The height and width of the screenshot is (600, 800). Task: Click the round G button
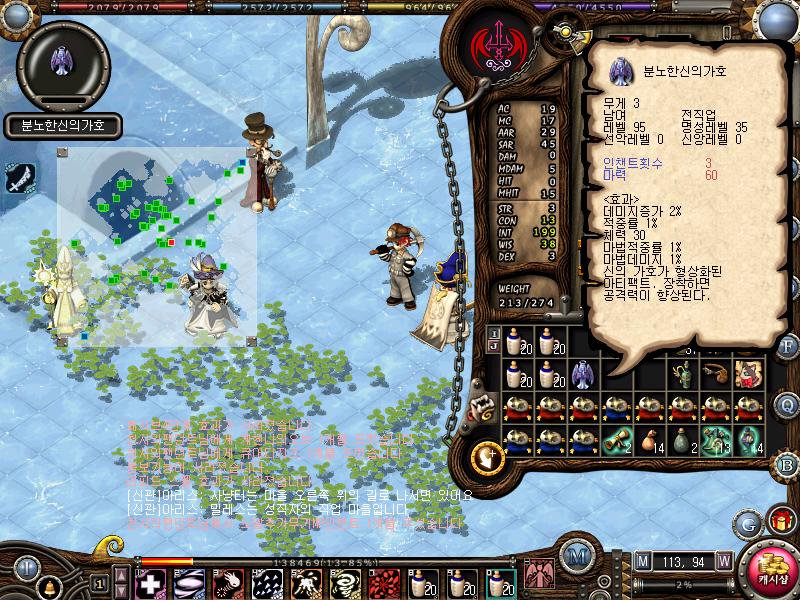[x=747, y=523]
